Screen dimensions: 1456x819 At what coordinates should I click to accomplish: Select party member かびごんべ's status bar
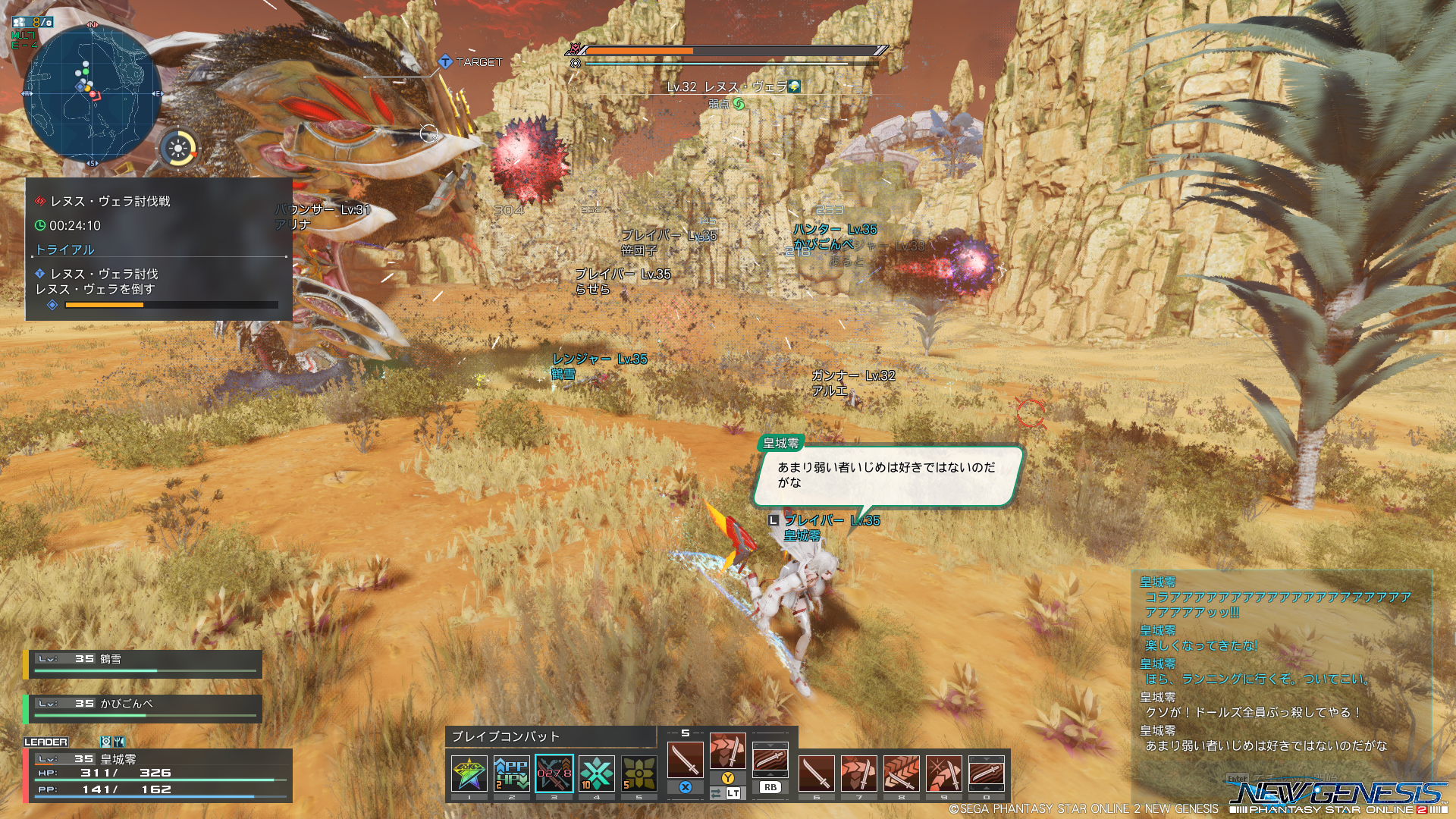click(143, 708)
